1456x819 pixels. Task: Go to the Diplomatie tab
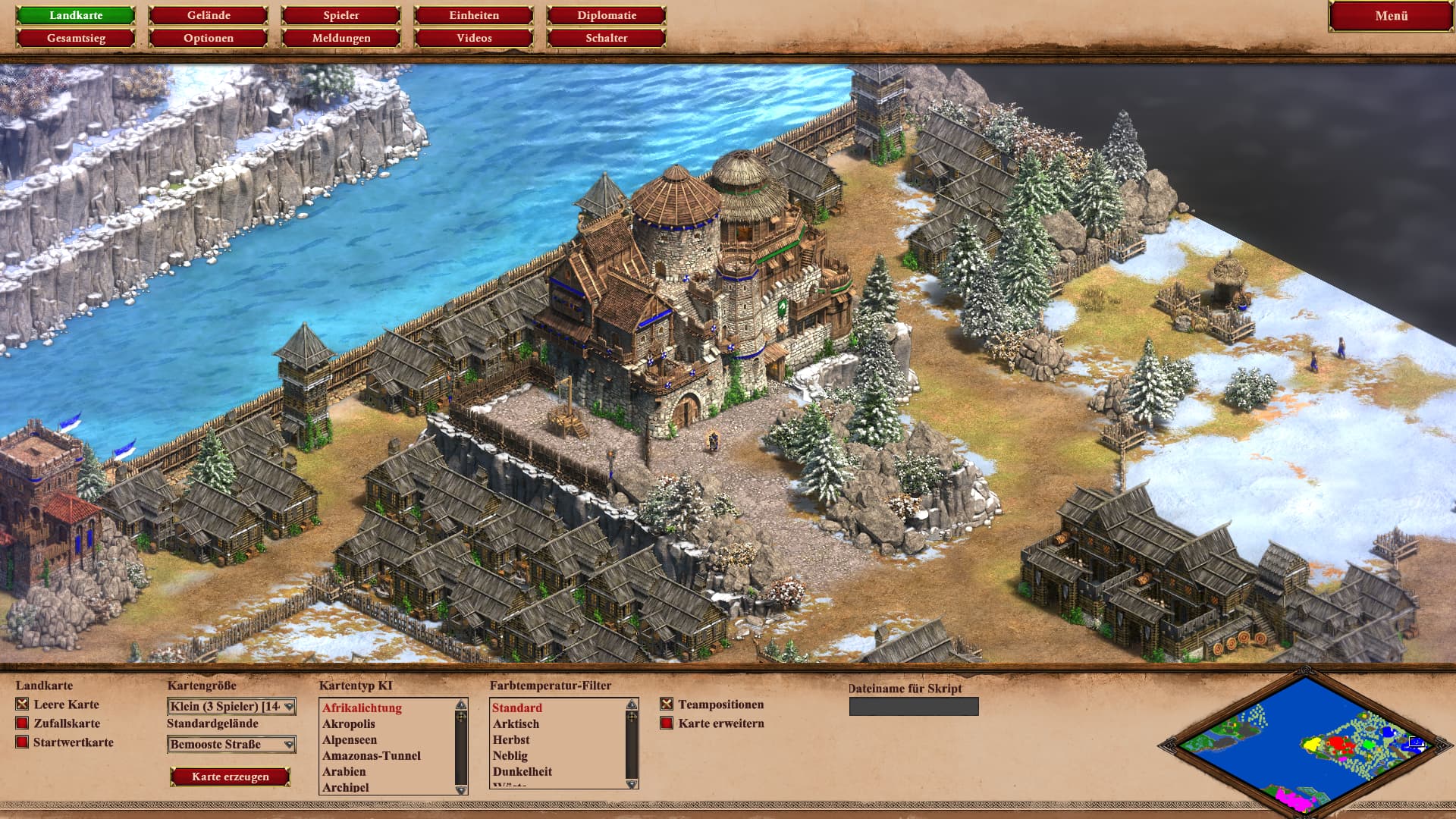pos(607,15)
